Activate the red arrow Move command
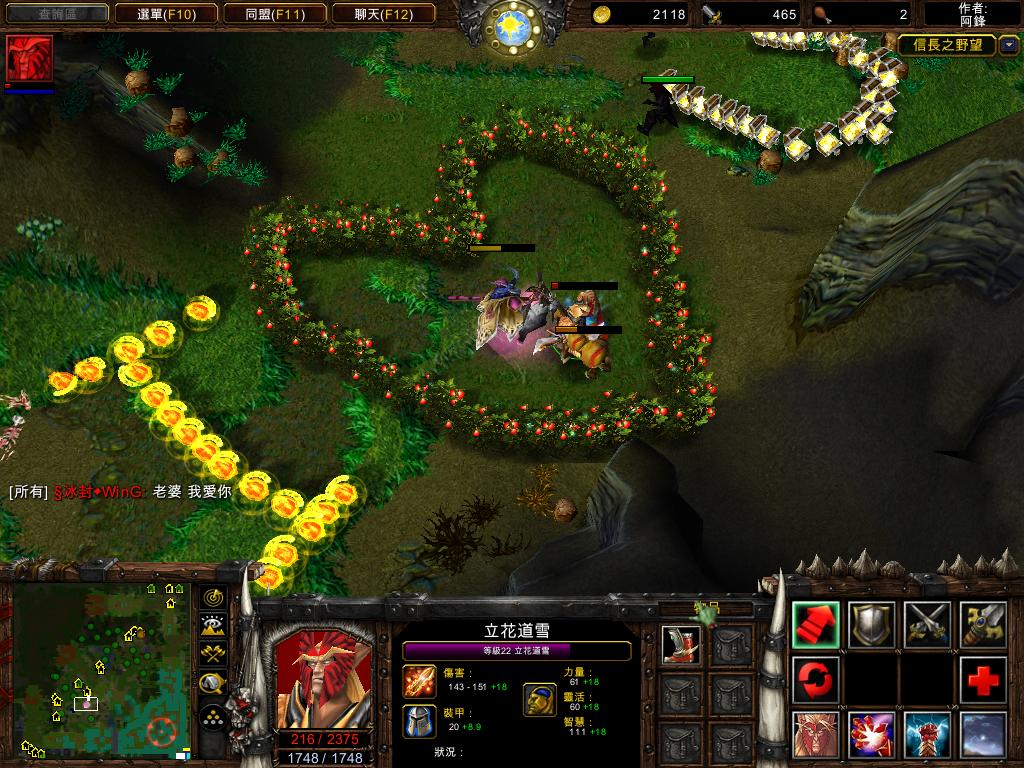Screen dimensions: 1024x768 click(816, 624)
